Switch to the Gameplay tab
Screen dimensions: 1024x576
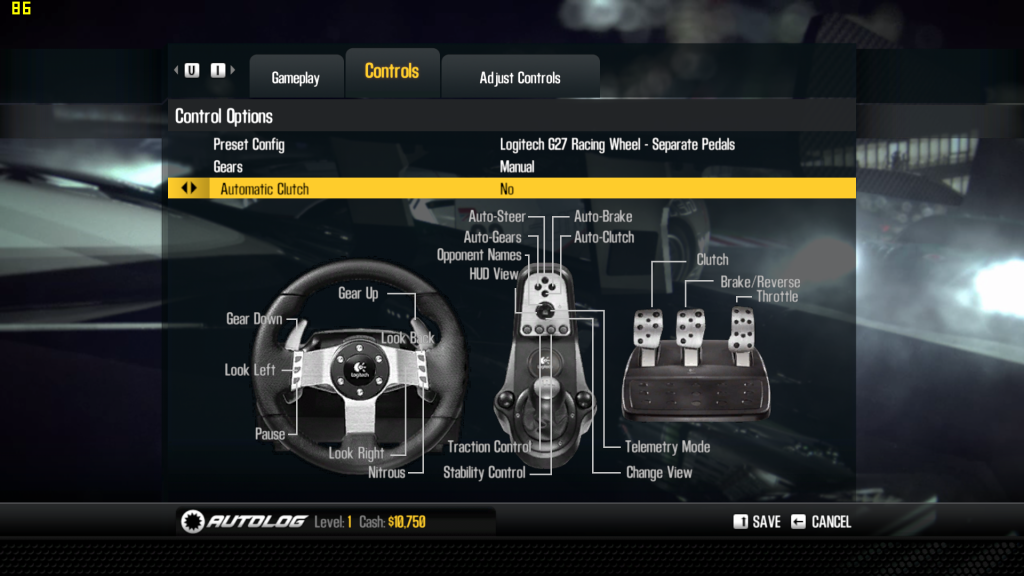[295, 78]
